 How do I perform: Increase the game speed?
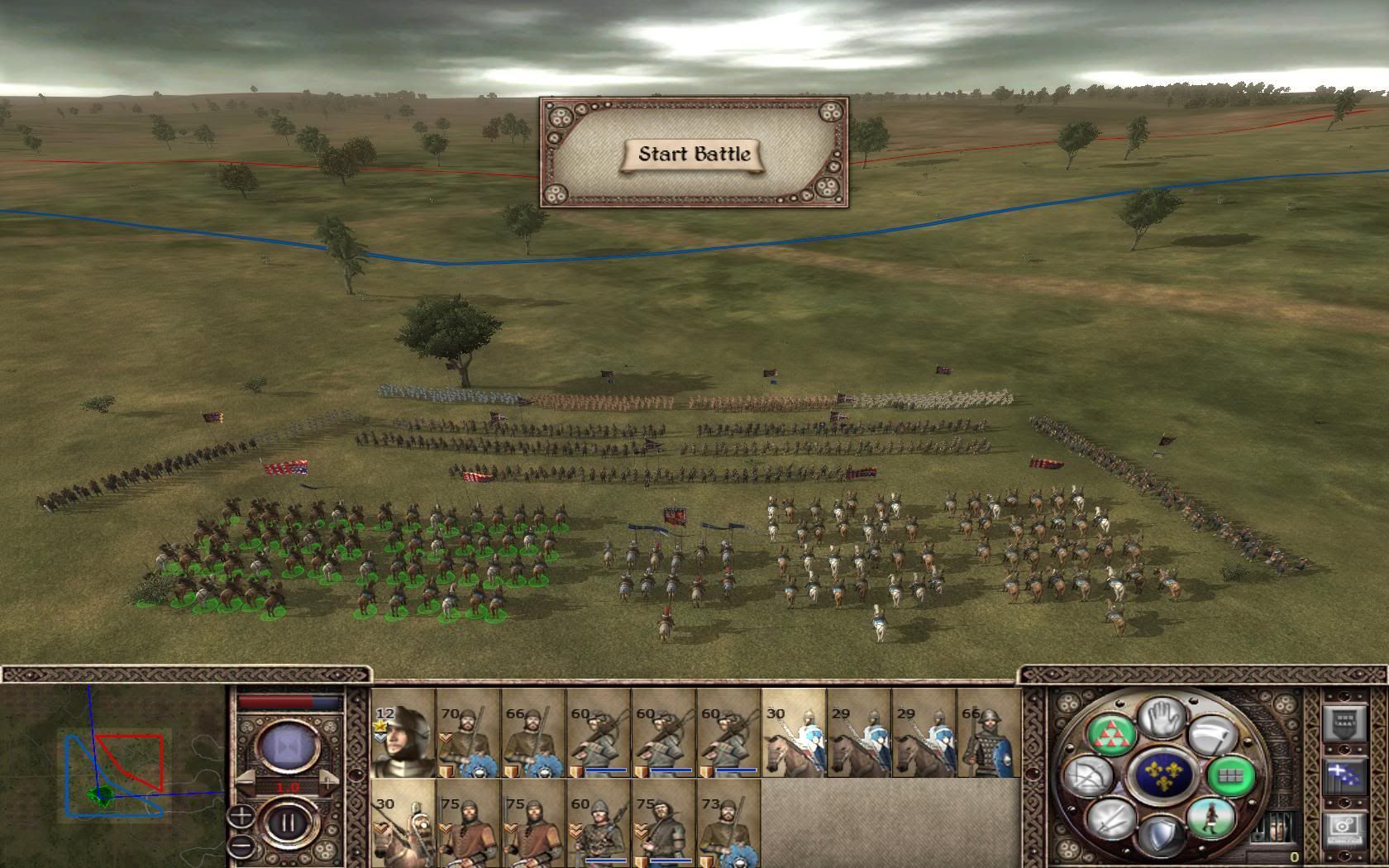(330, 783)
